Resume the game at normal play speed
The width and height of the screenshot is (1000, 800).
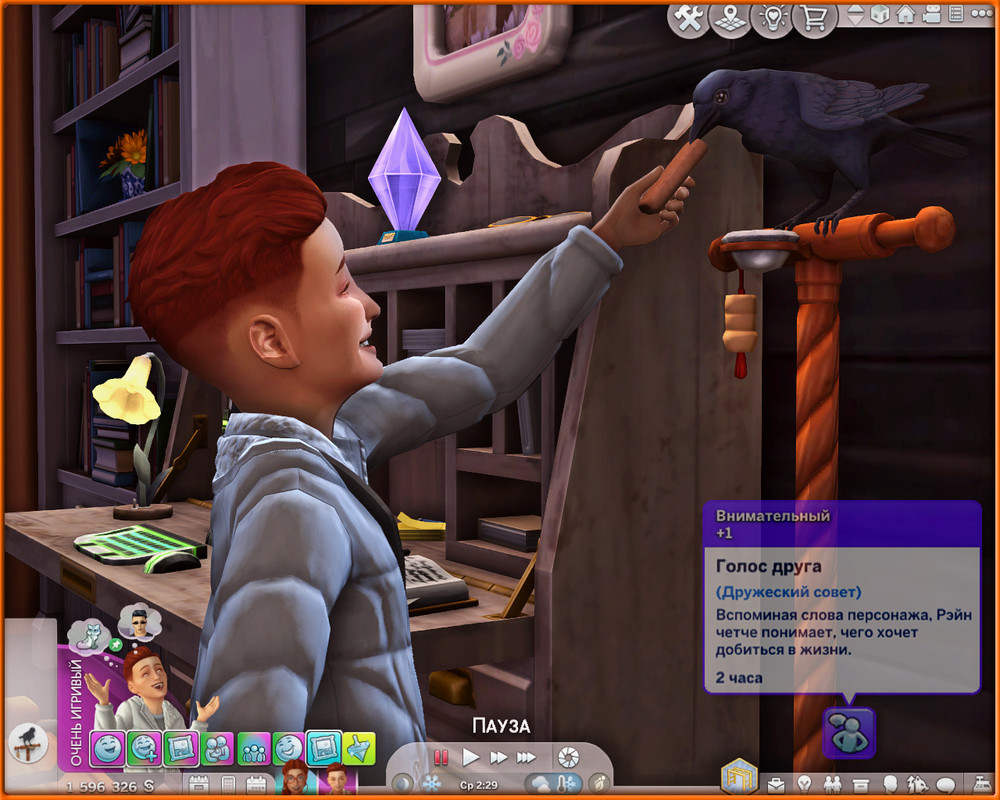coord(471,758)
